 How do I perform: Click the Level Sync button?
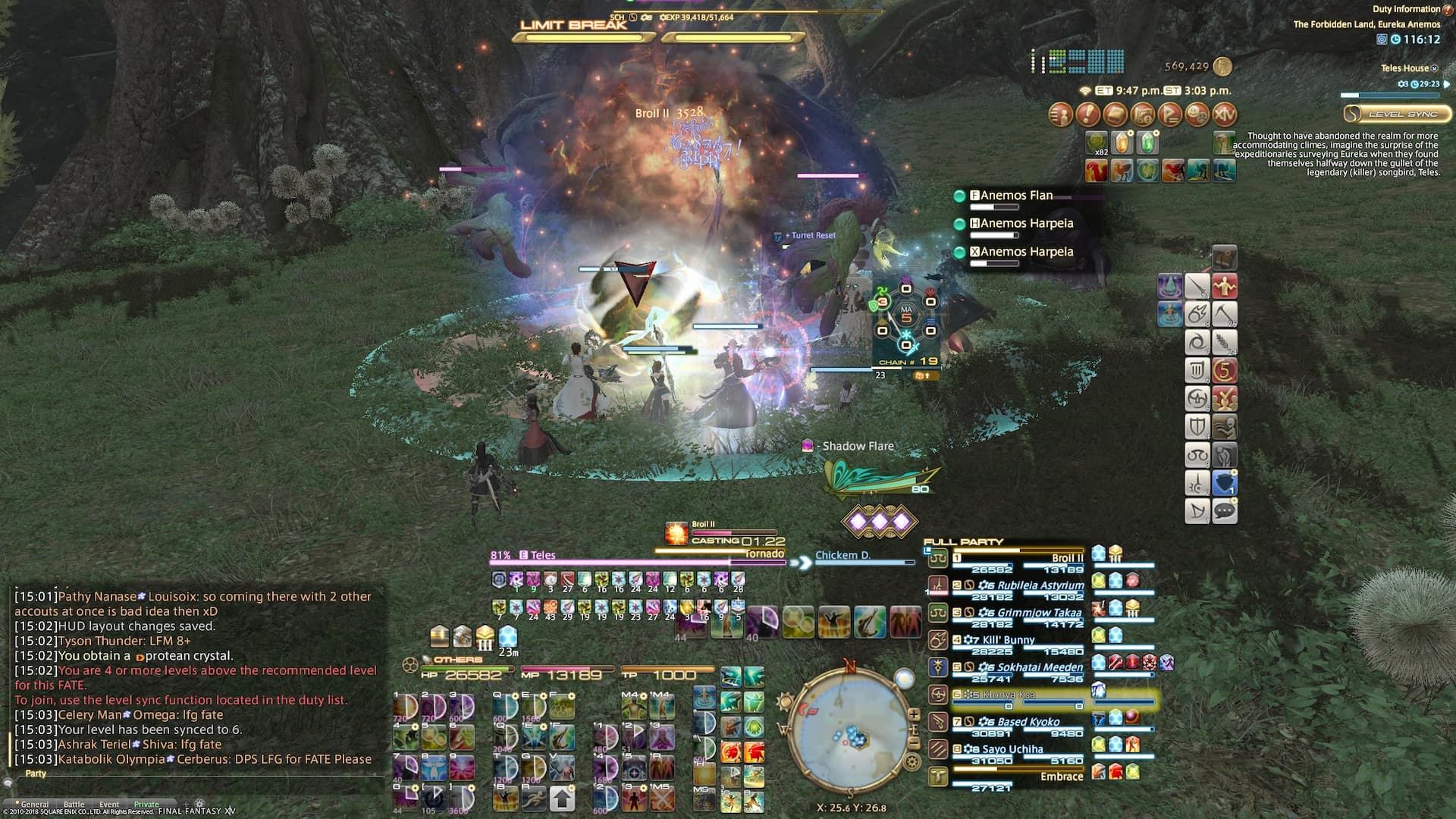pos(1398,114)
